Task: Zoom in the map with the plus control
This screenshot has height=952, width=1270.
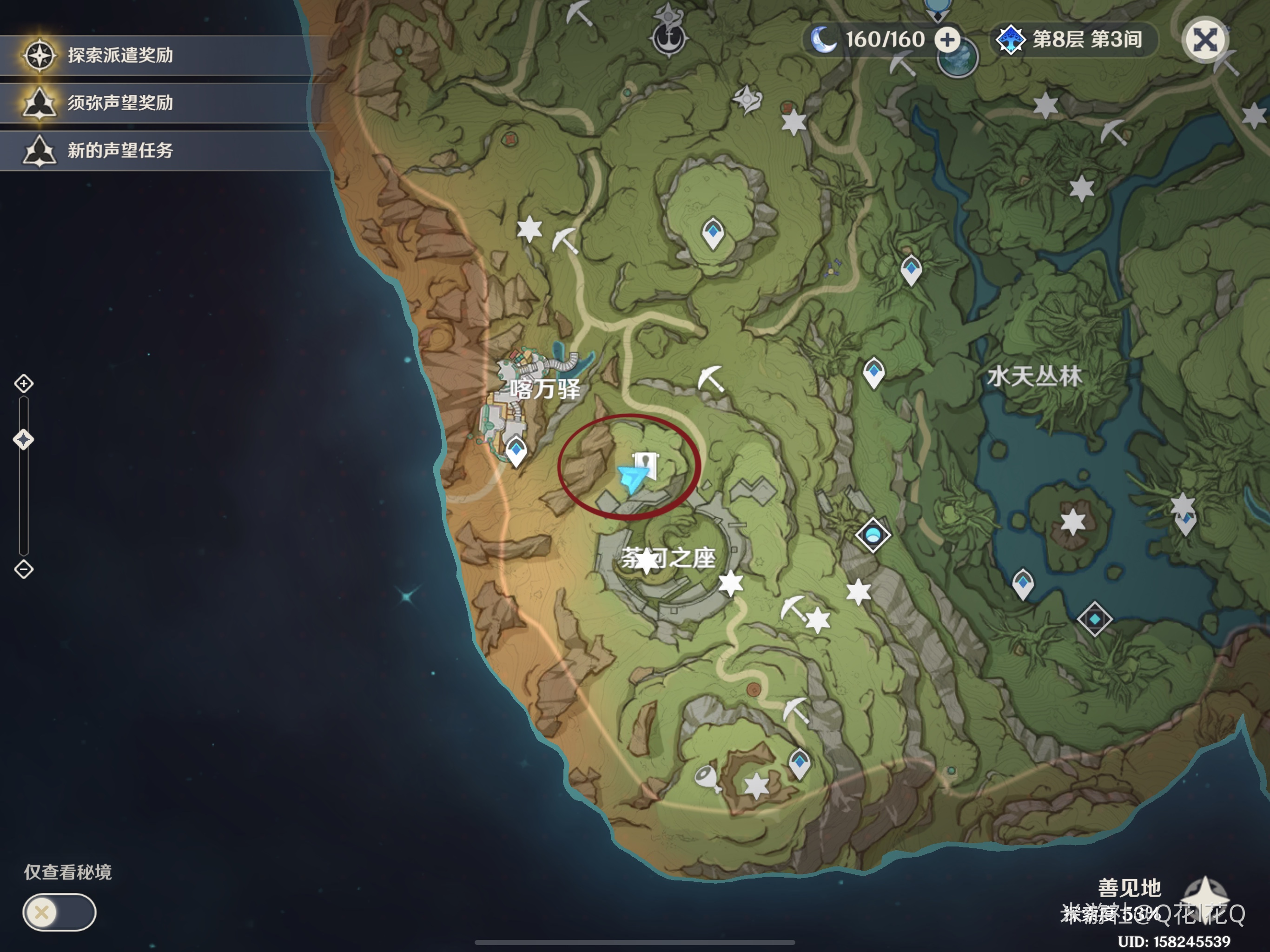Action: [x=24, y=383]
